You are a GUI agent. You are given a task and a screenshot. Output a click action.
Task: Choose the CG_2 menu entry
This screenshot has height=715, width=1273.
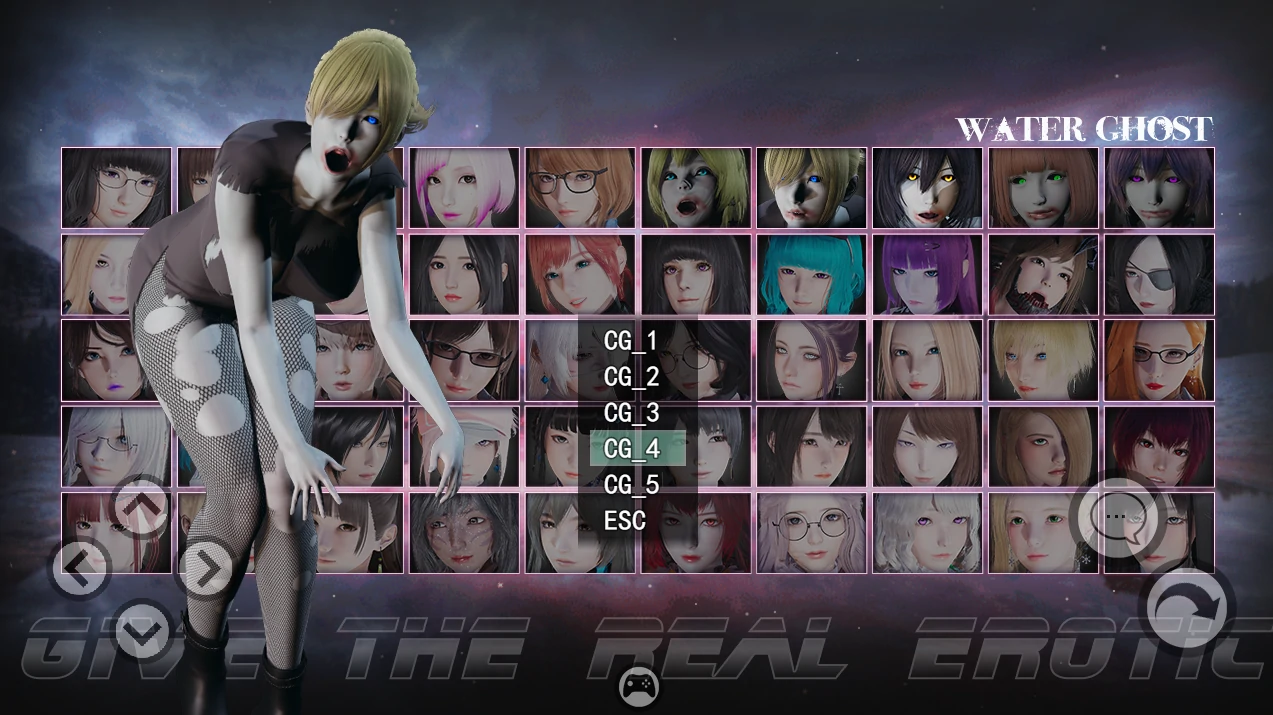(631, 377)
